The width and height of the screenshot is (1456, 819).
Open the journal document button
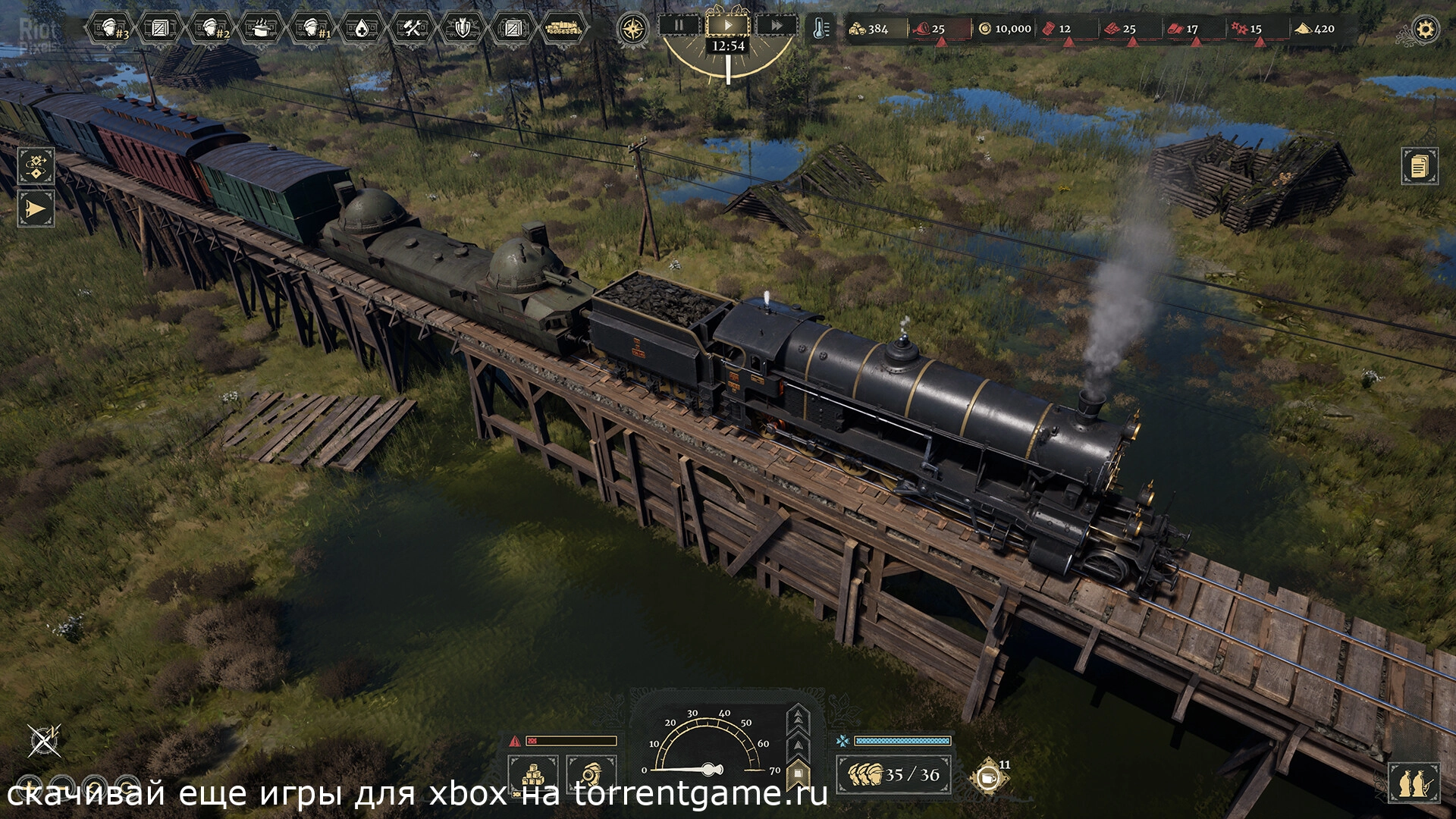click(x=1419, y=166)
